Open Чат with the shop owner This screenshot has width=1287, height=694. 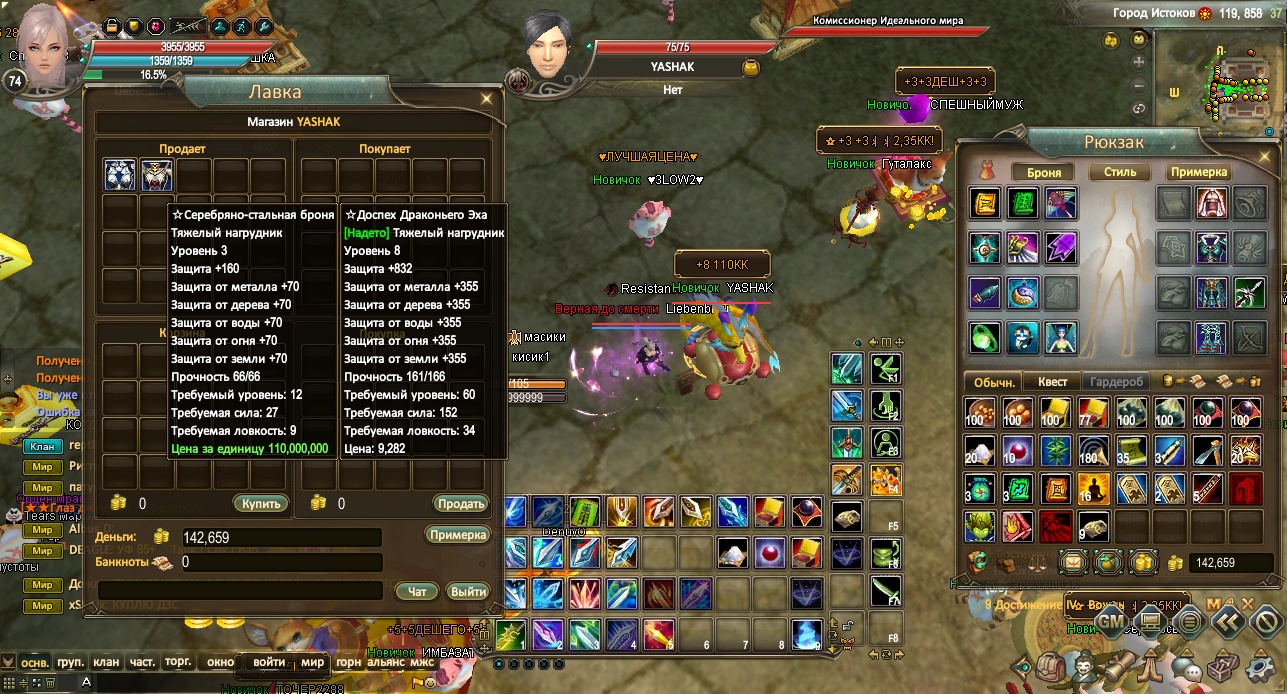tap(417, 592)
